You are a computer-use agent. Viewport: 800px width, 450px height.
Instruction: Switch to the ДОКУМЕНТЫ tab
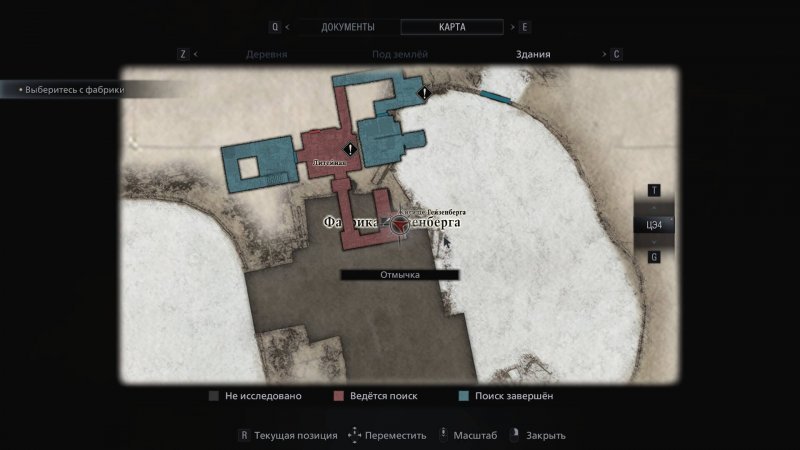coord(348,27)
